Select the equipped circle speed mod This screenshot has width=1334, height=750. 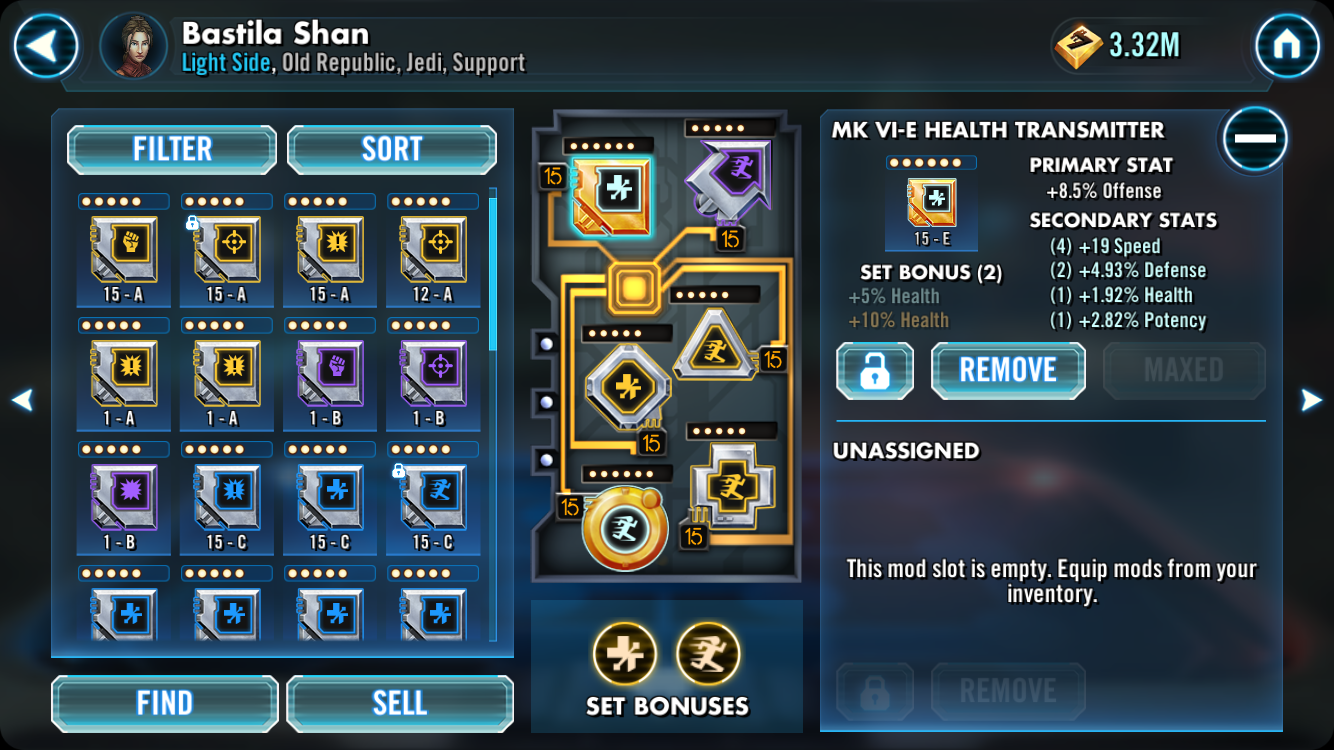625,526
